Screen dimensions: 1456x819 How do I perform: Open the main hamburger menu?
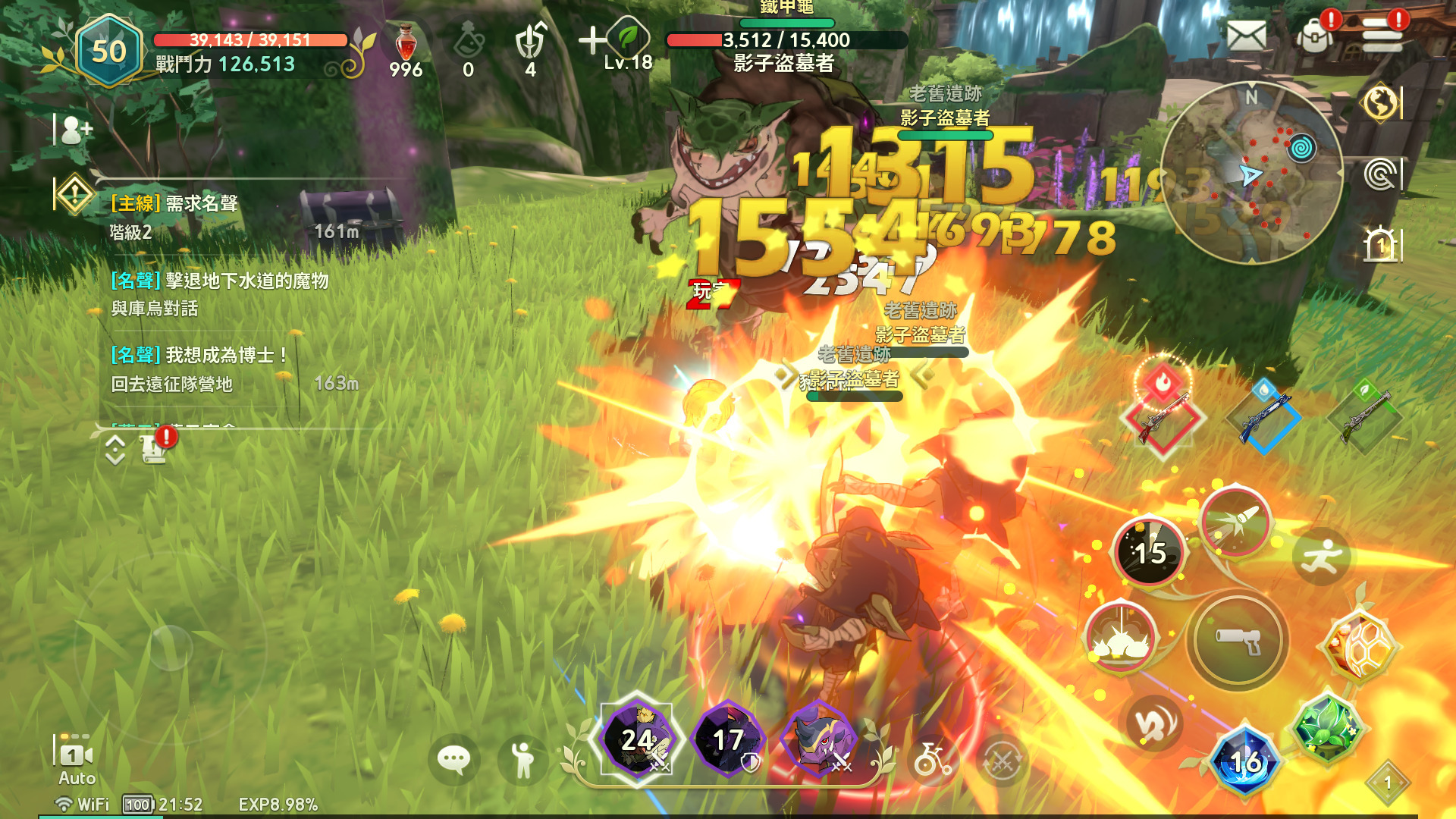1382,35
